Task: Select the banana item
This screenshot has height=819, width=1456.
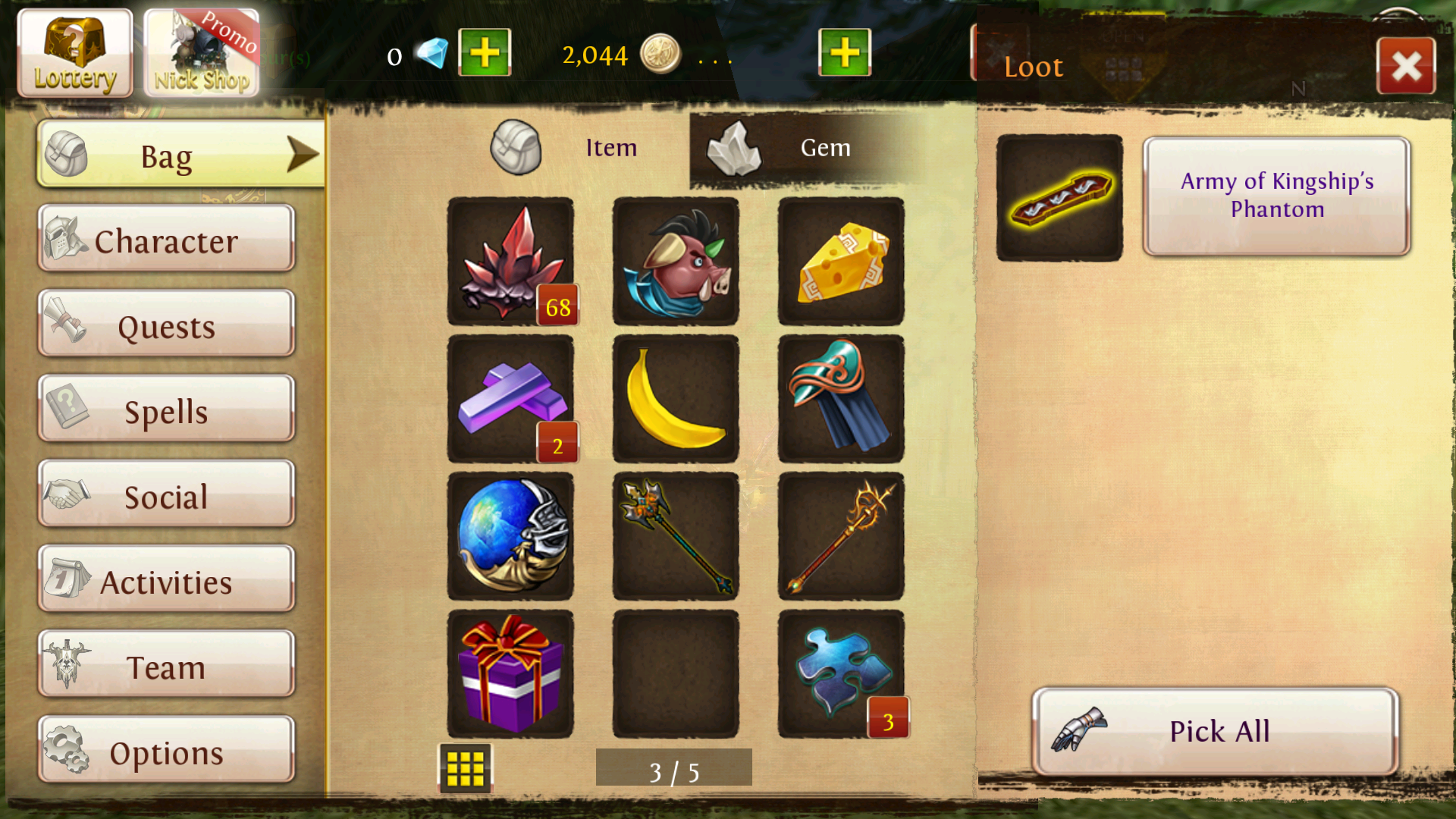Action: 676,399
